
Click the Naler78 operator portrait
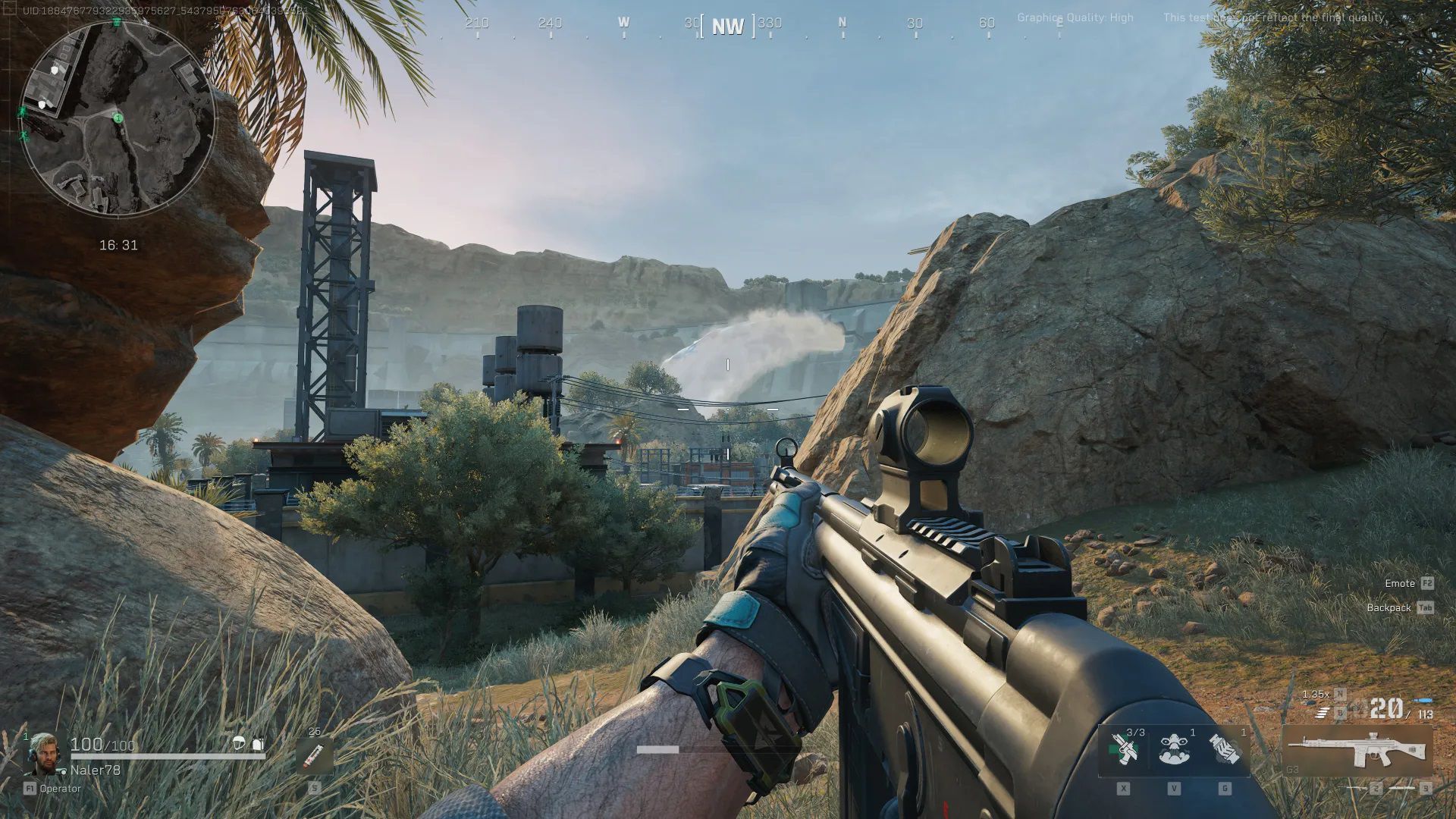(x=44, y=755)
